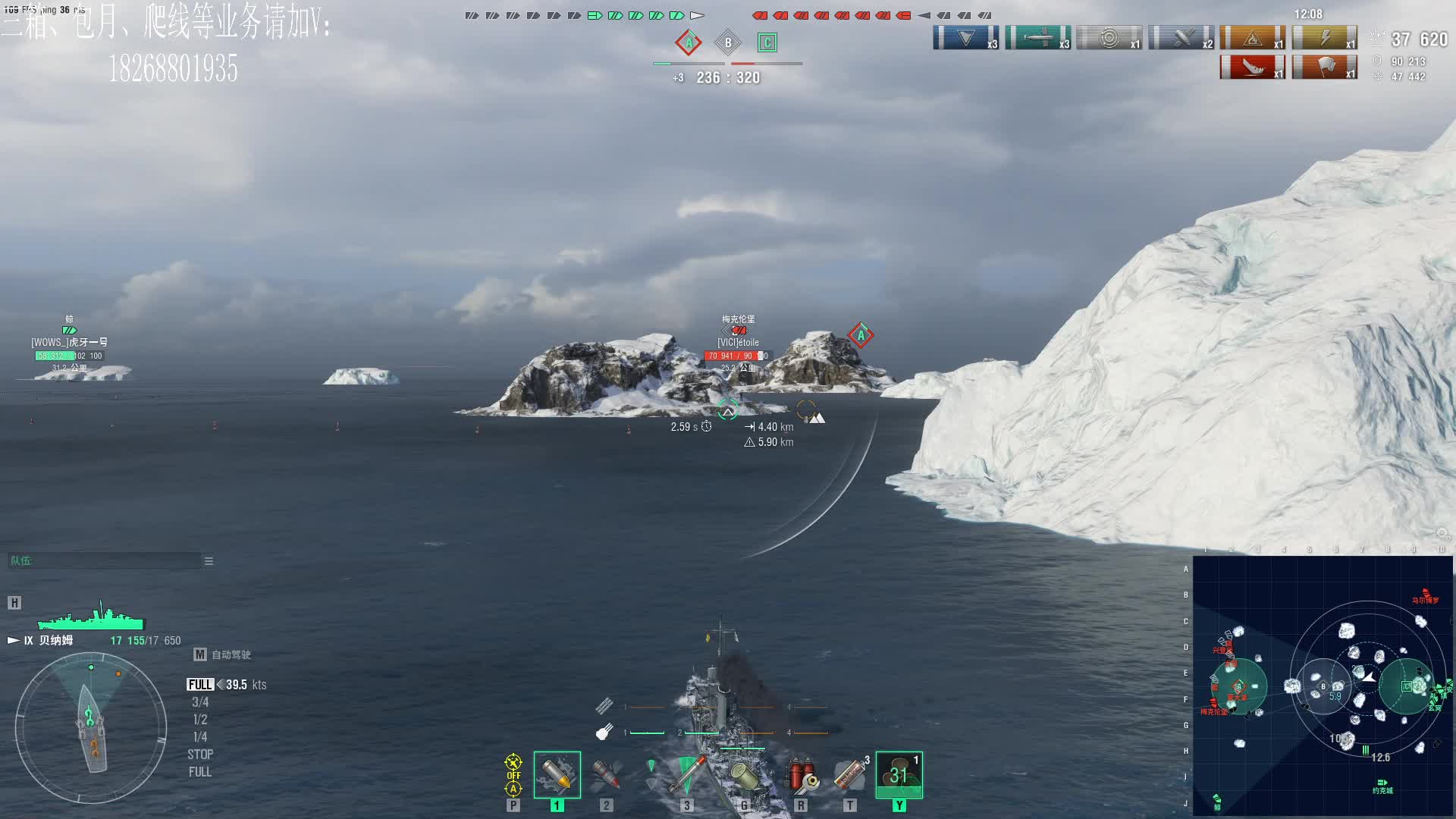Use the Damage Control Party consumable
1456x819 pixels.
coord(801,774)
